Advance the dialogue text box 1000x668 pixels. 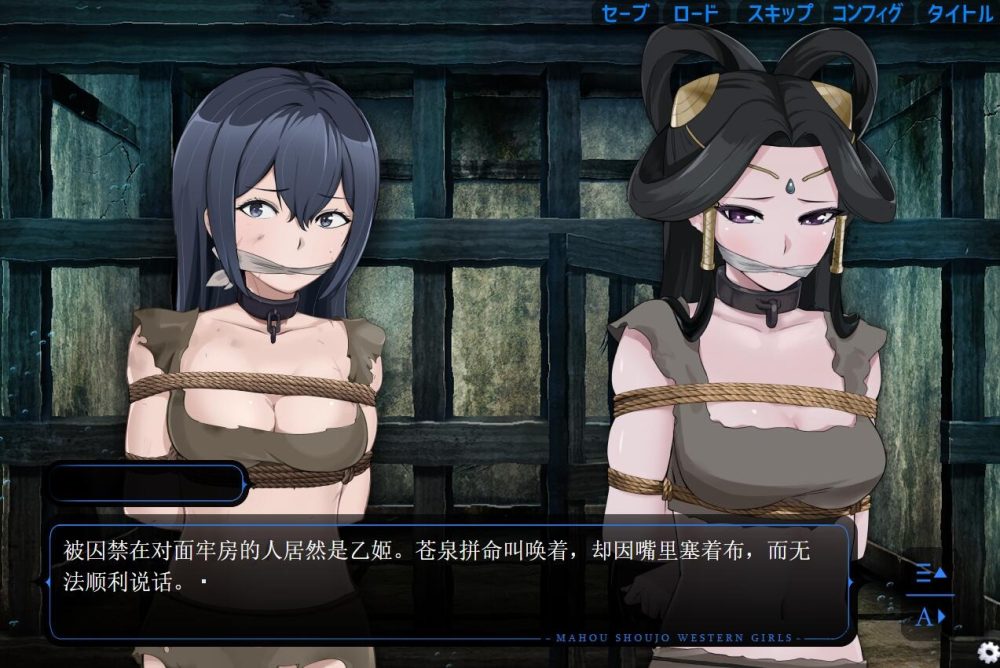[x=449, y=580]
